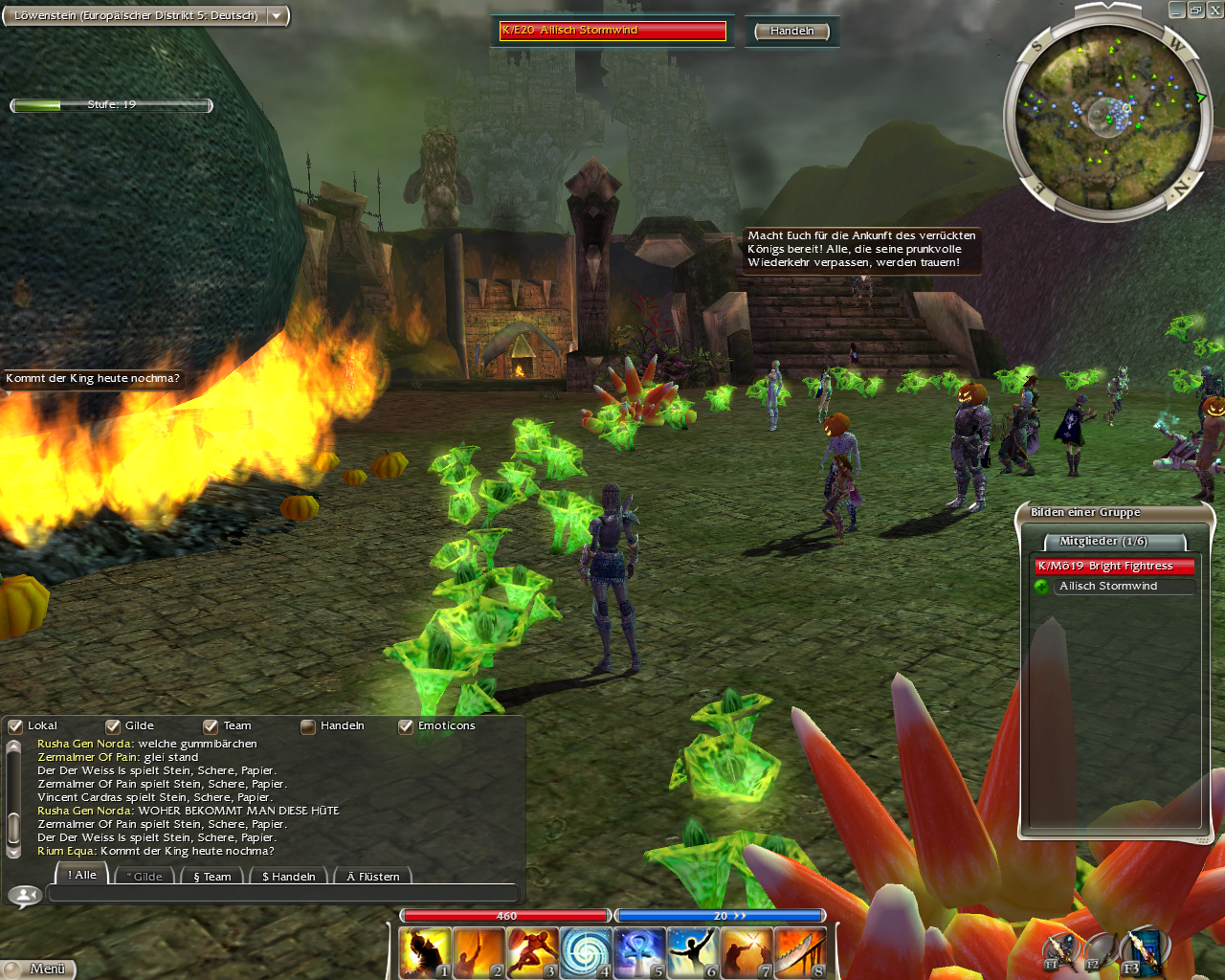This screenshot has width=1225, height=980.
Task: Enable the Handeln chat filter checkbox
Action: pyautogui.click(x=308, y=726)
